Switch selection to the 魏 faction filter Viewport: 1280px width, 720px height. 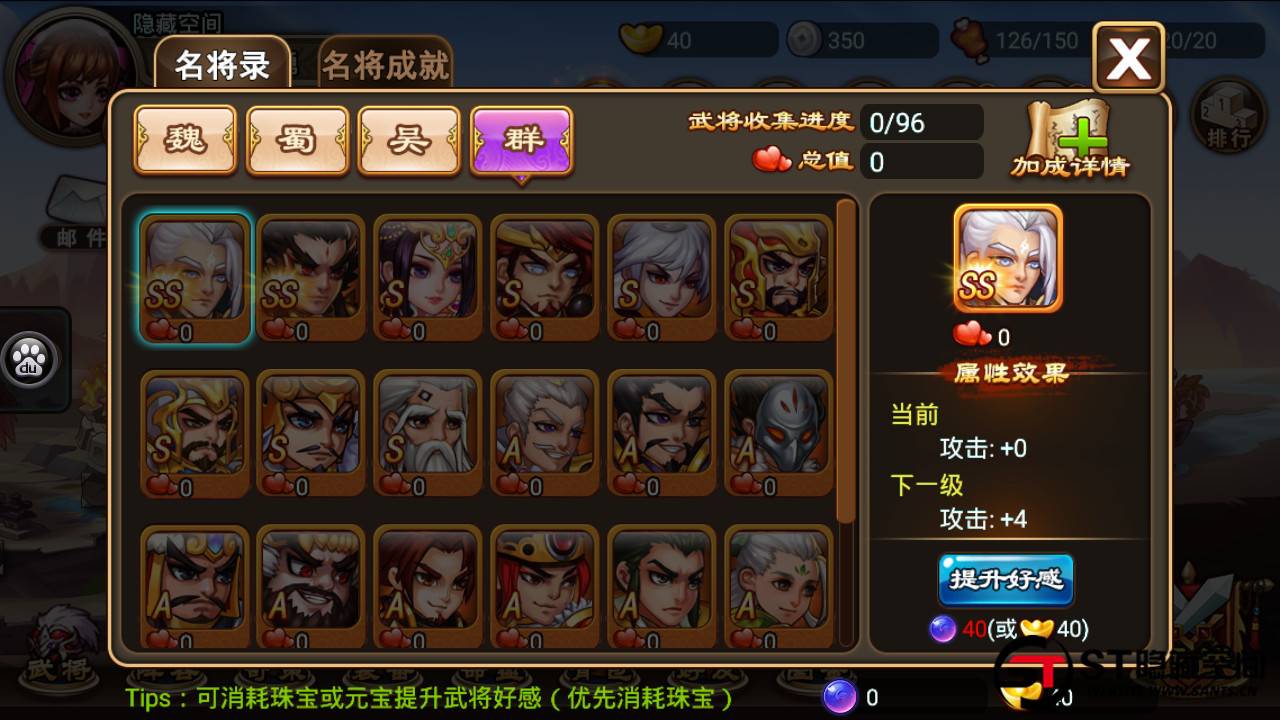[x=184, y=140]
